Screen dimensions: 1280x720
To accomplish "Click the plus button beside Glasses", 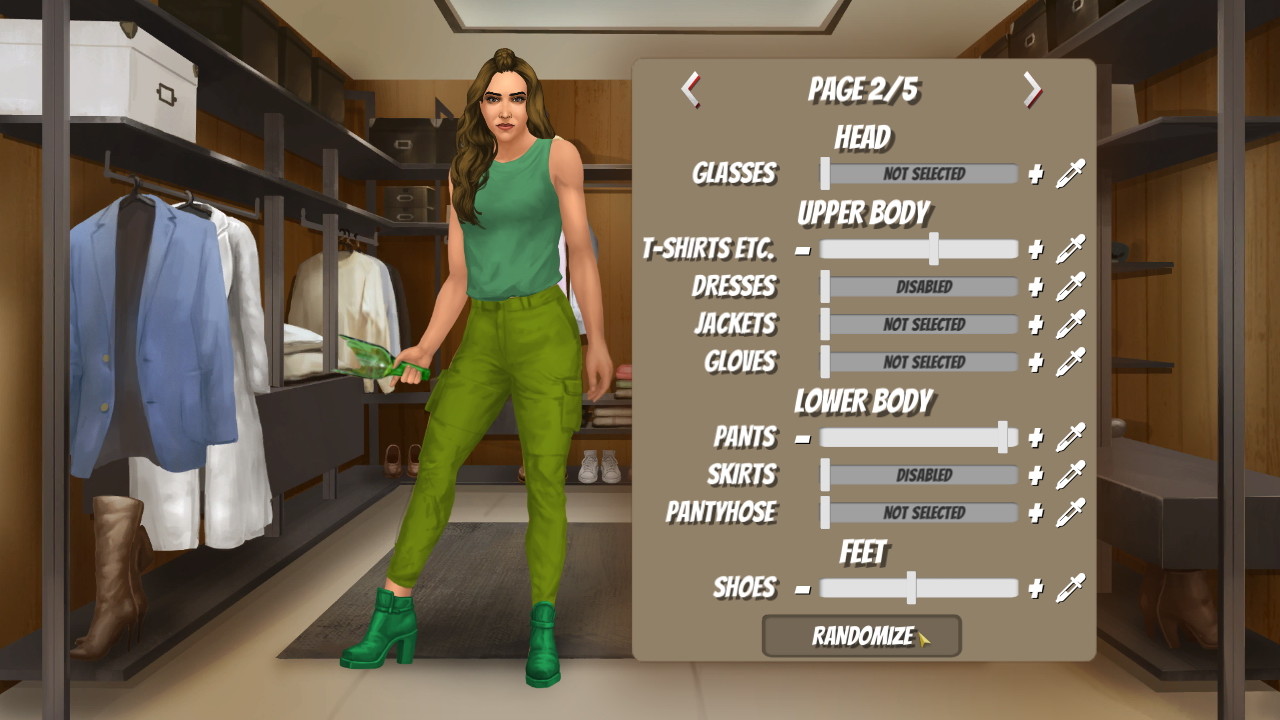I will coord(1035,172).
